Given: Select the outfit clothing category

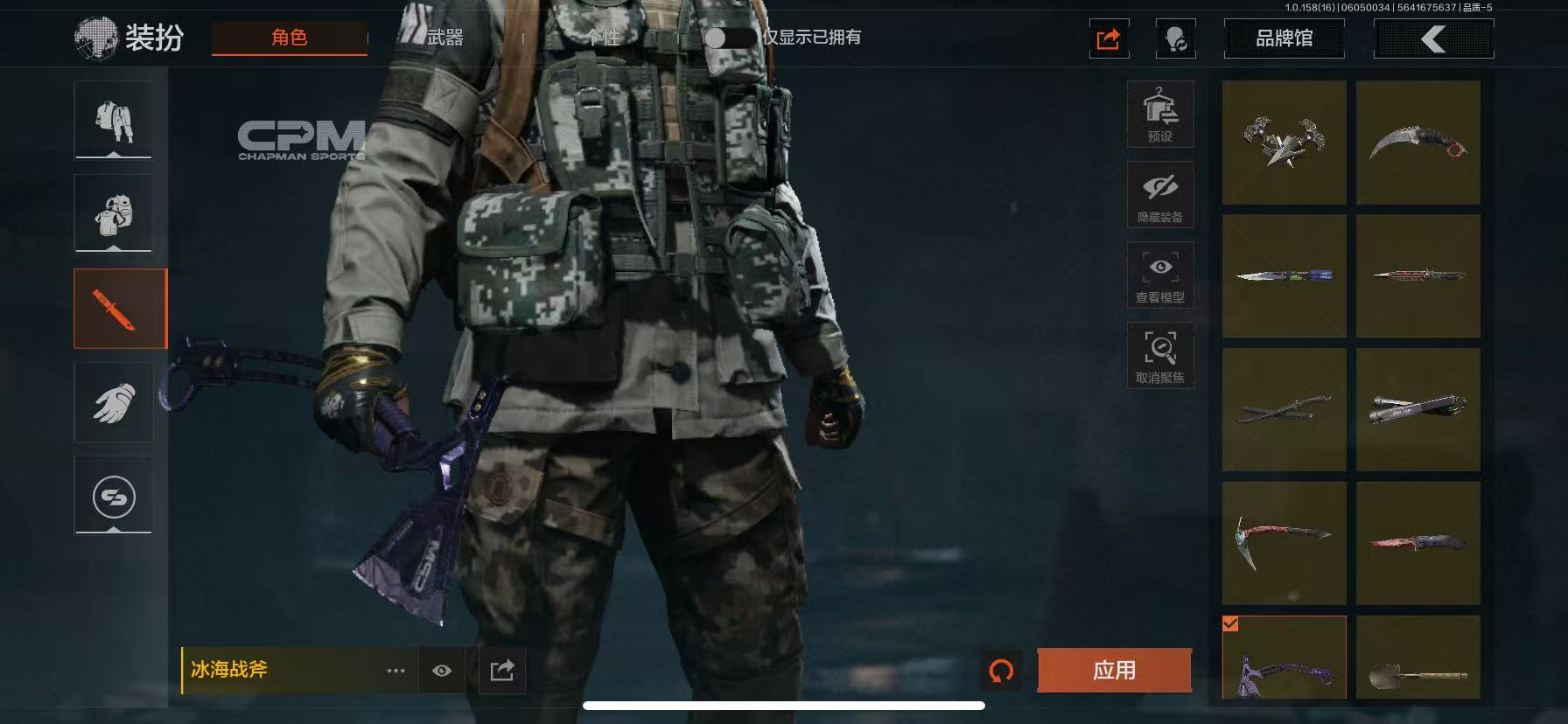Looking at the screenshot, I should pyautogui.click(x=114, y=120).
